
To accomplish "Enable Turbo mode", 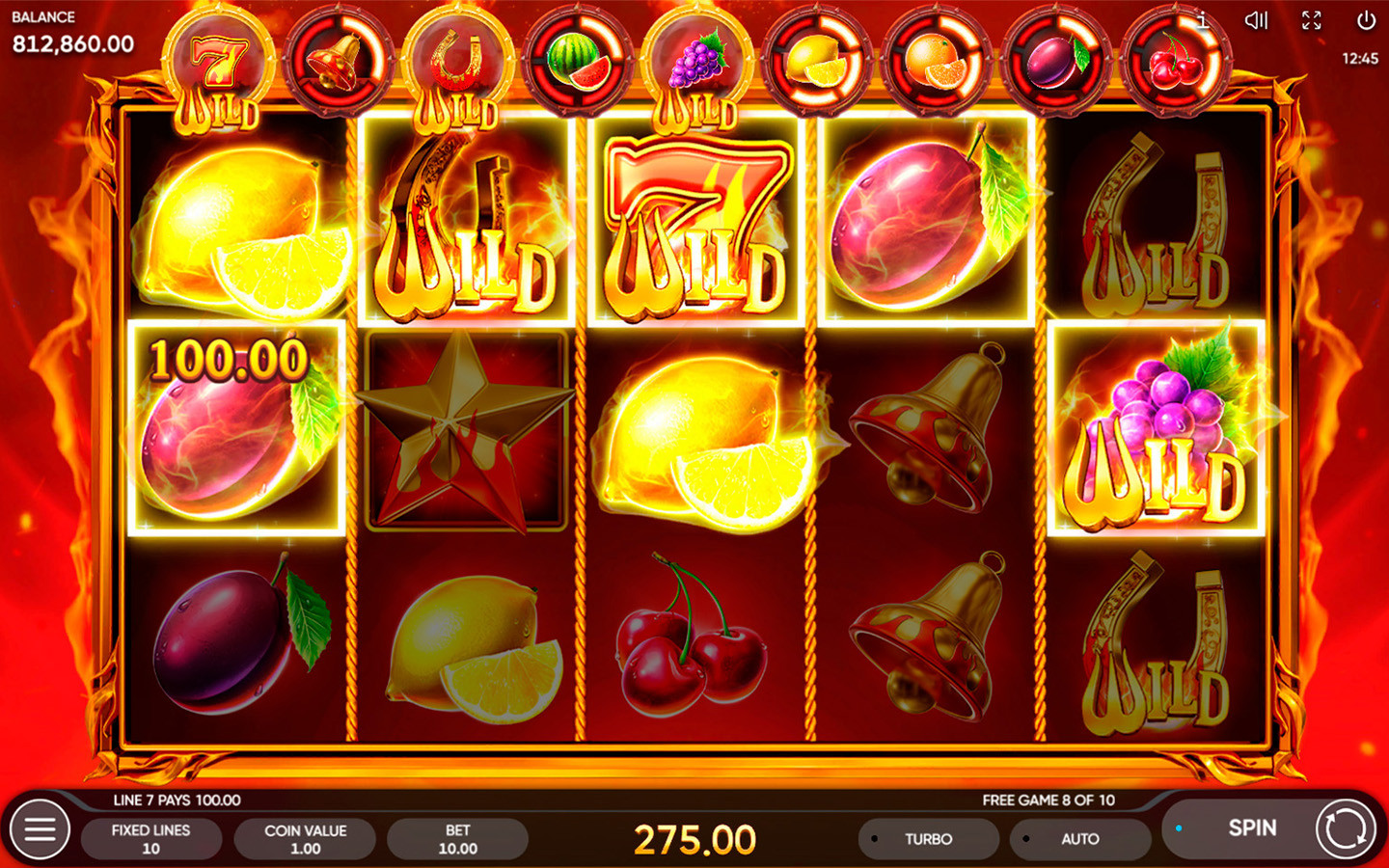I will pos(928,838).
